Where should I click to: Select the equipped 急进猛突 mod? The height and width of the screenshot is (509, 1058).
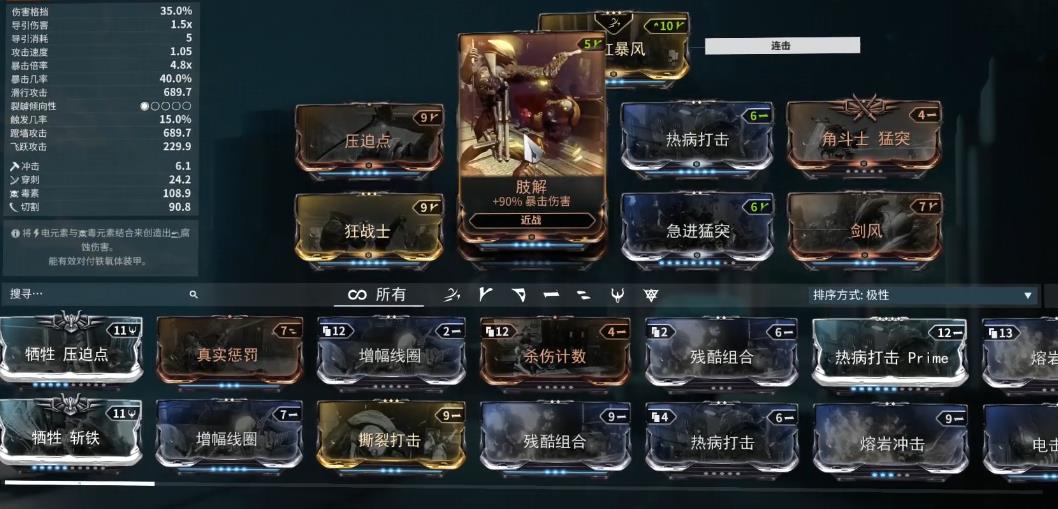pyautogui.click(x=697, y=229)
